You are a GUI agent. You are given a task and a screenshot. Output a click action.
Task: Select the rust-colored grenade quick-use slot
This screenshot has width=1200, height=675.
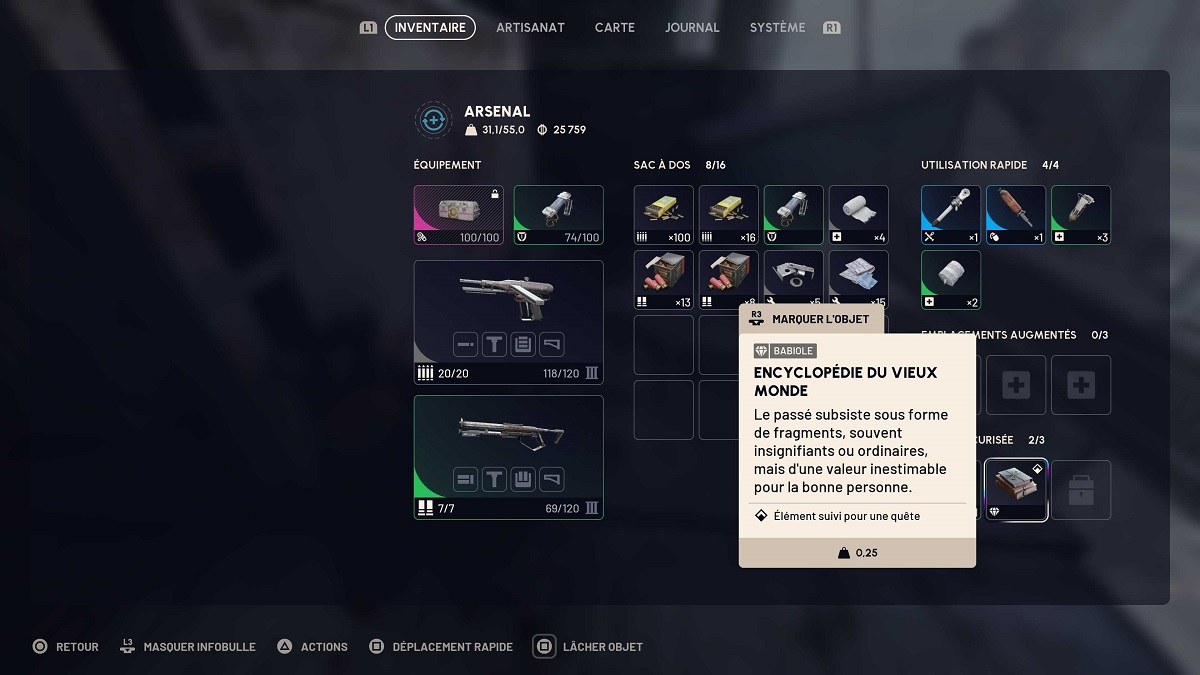click(1016, 215)
